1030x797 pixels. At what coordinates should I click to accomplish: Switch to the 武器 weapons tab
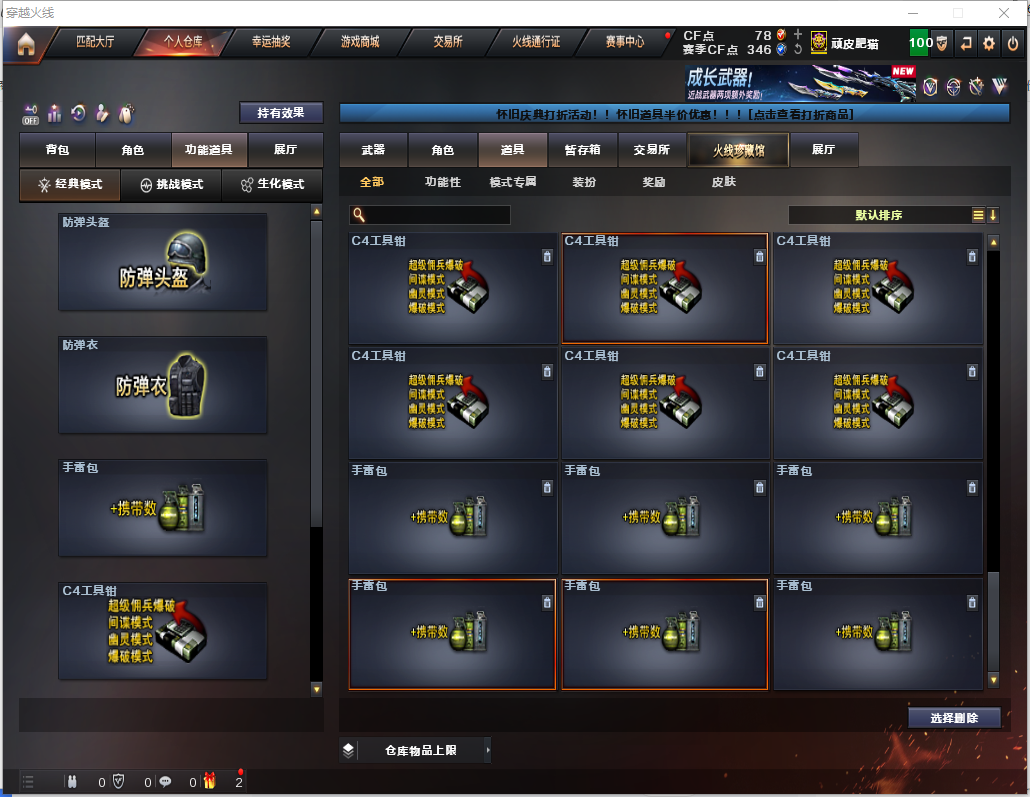tap(373, 150)
